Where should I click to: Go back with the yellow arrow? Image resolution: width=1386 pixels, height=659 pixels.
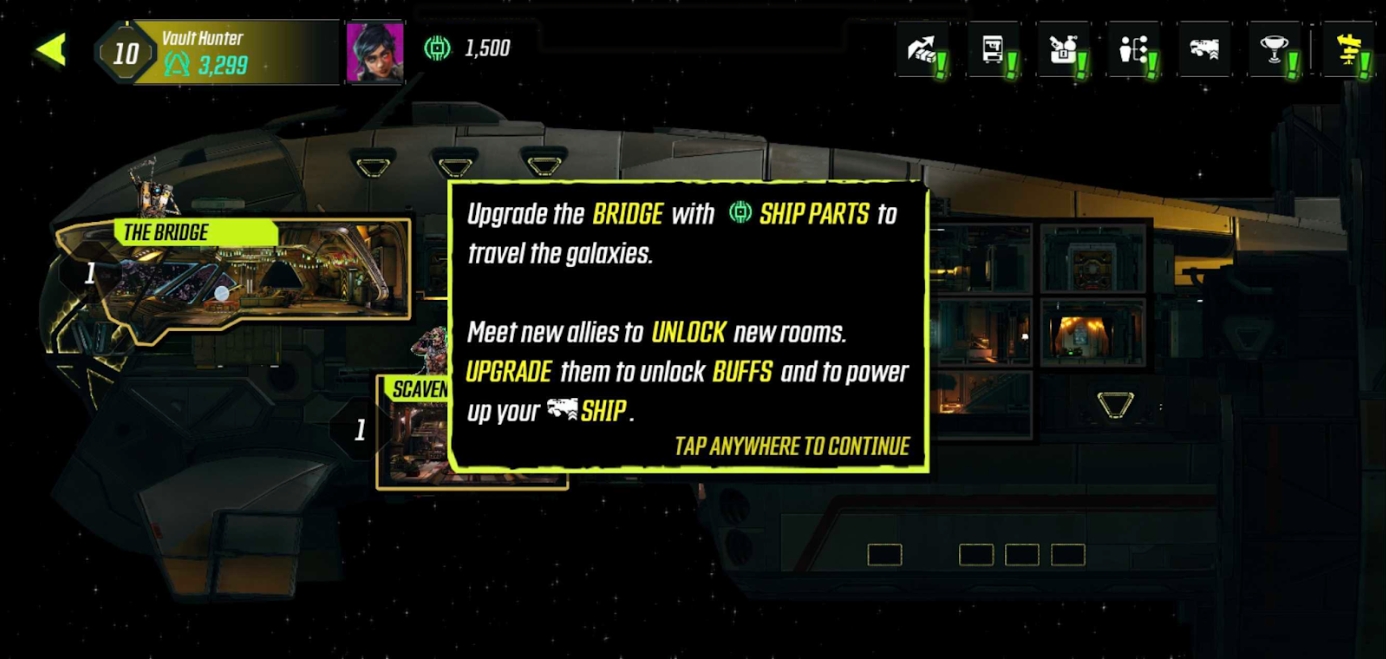(x=51, y=49)
